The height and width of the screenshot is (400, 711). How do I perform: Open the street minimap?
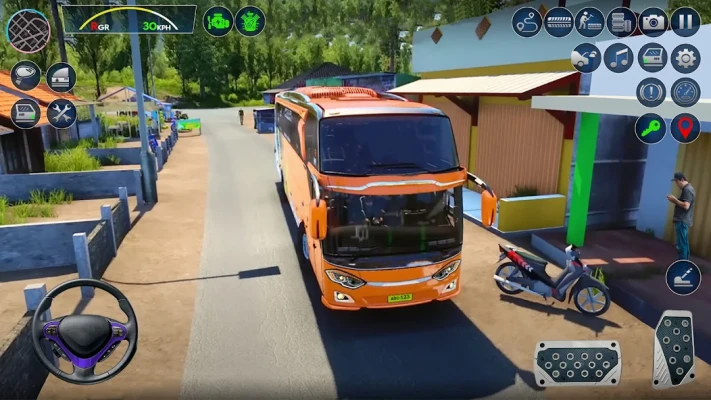(28, 30)
